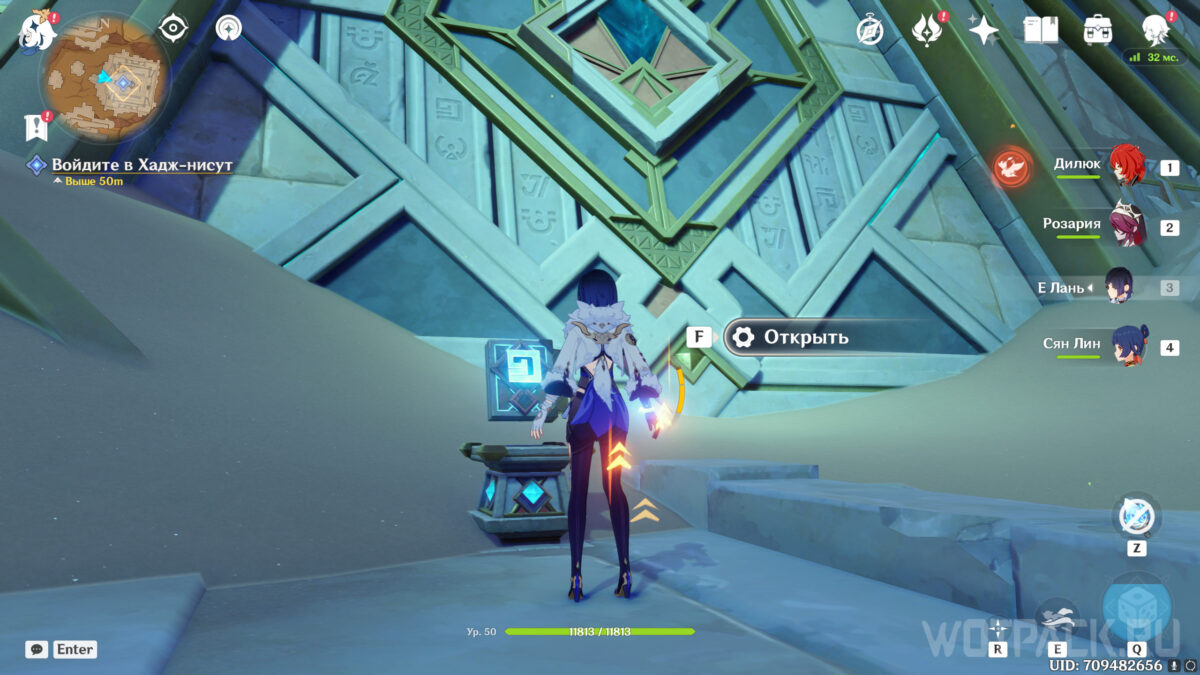Open the battle pass icon
This screenshot has height=675, width=1200.
point(927,30)
